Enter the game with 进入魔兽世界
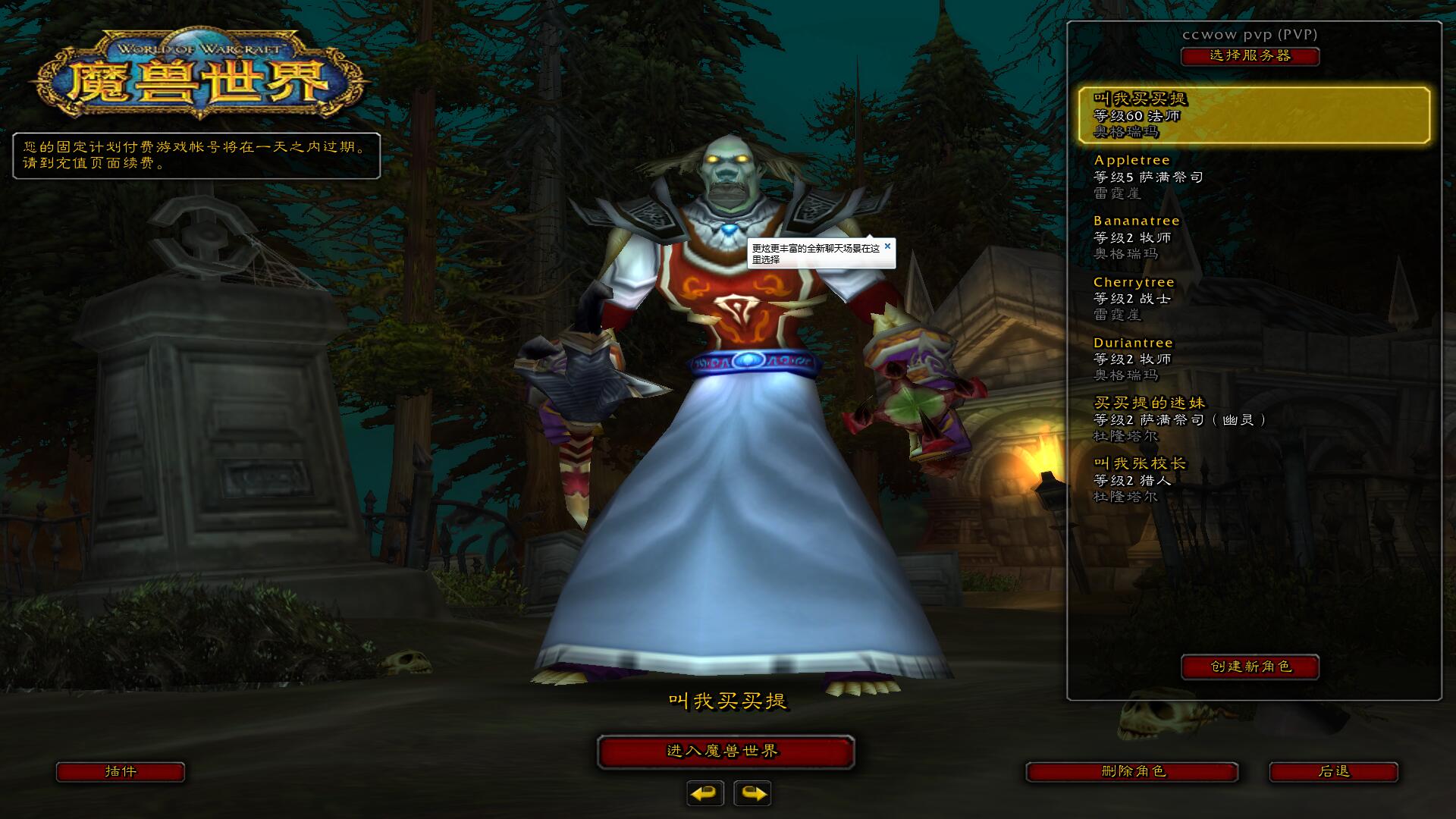 click(x=726, y=752)
